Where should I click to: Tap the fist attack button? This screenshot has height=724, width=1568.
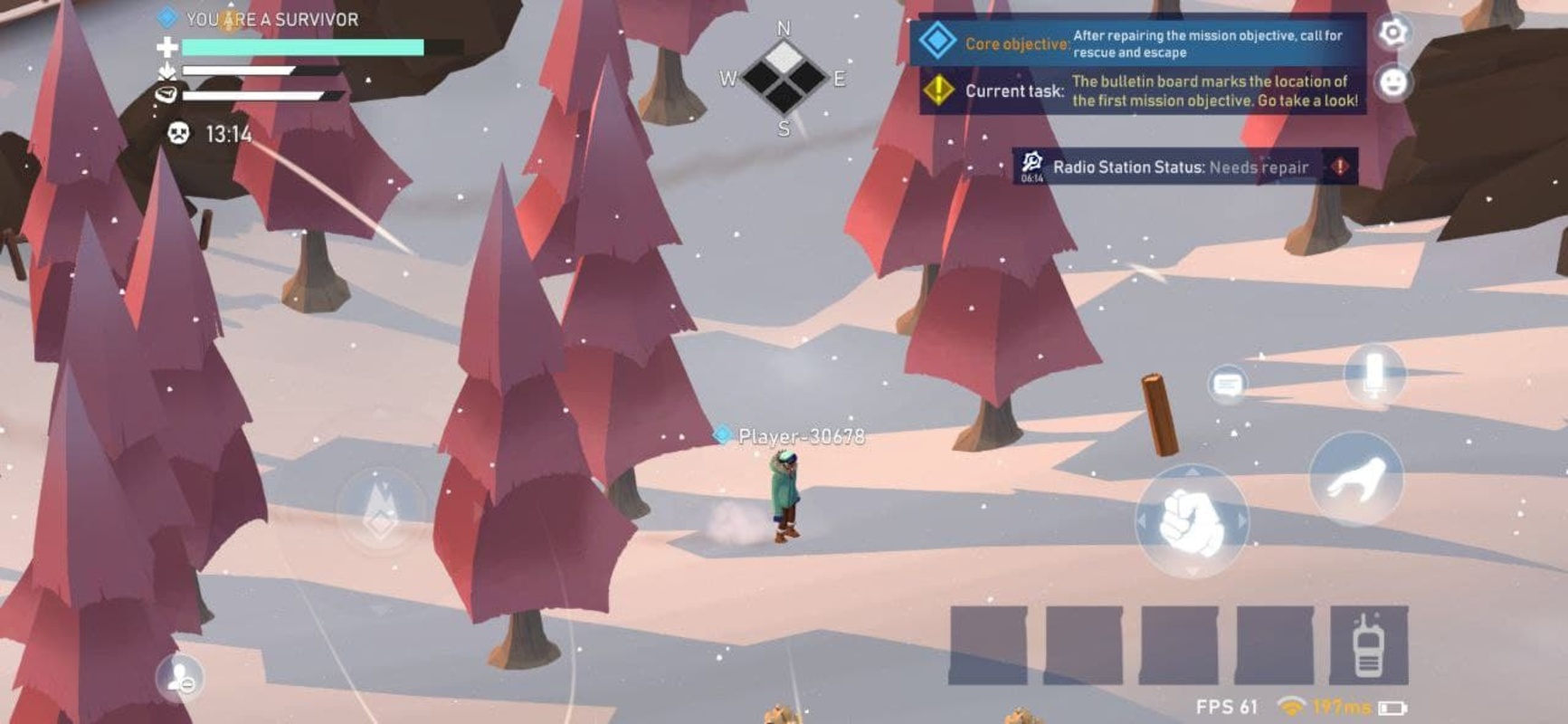1192,522
